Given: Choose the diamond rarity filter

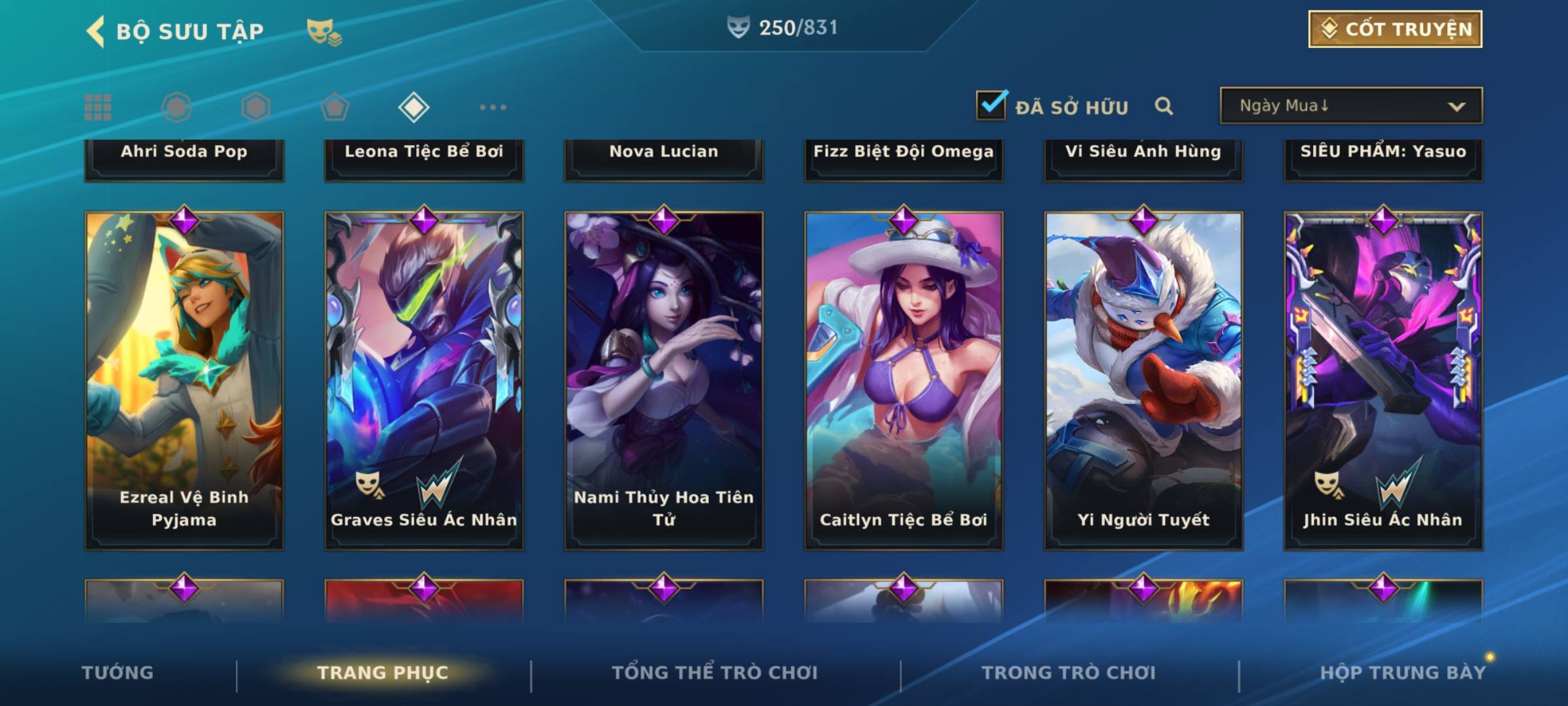Looking at the screenshot, I should click(414, 107).
